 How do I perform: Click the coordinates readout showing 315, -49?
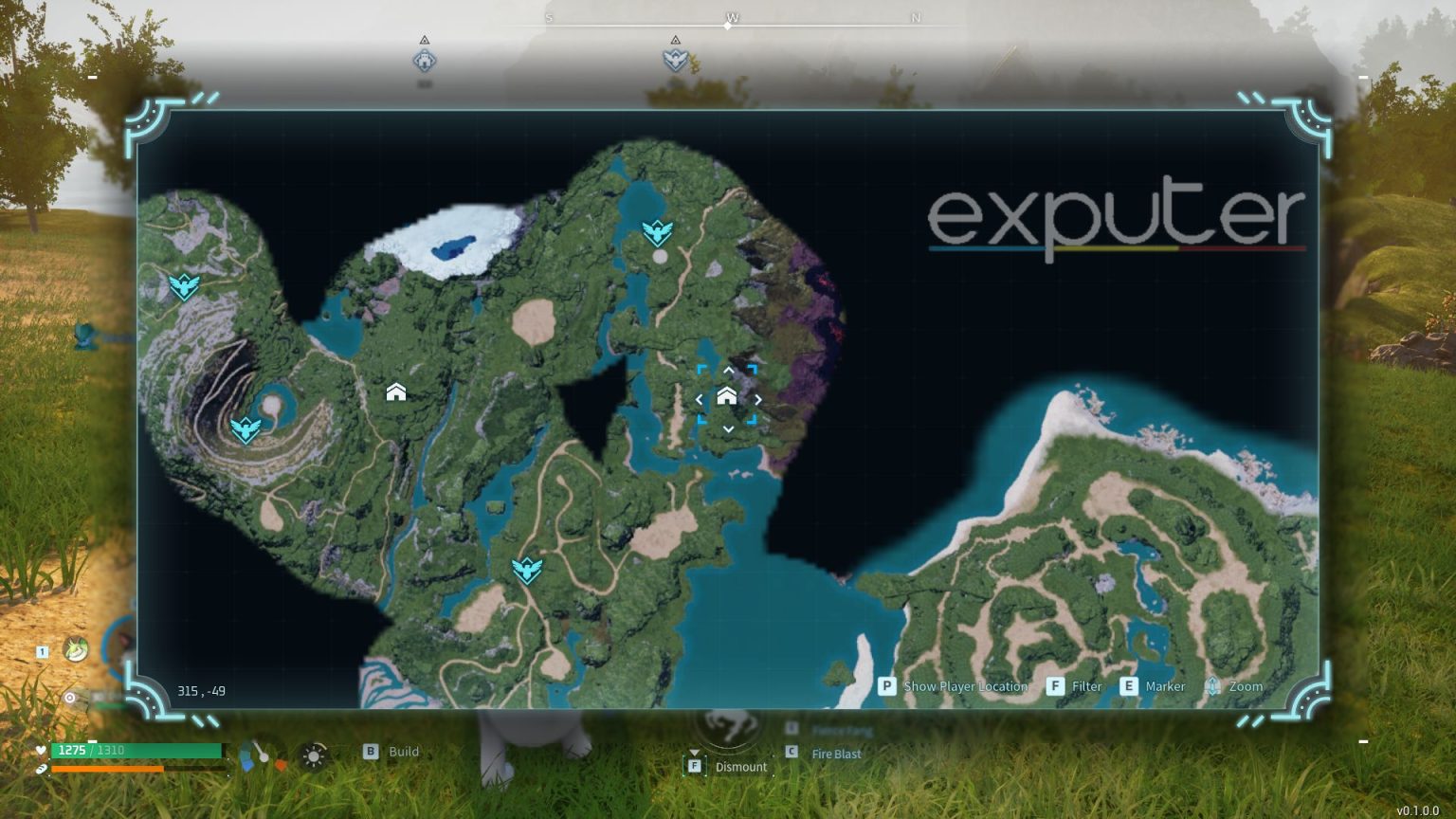point(200,691)
